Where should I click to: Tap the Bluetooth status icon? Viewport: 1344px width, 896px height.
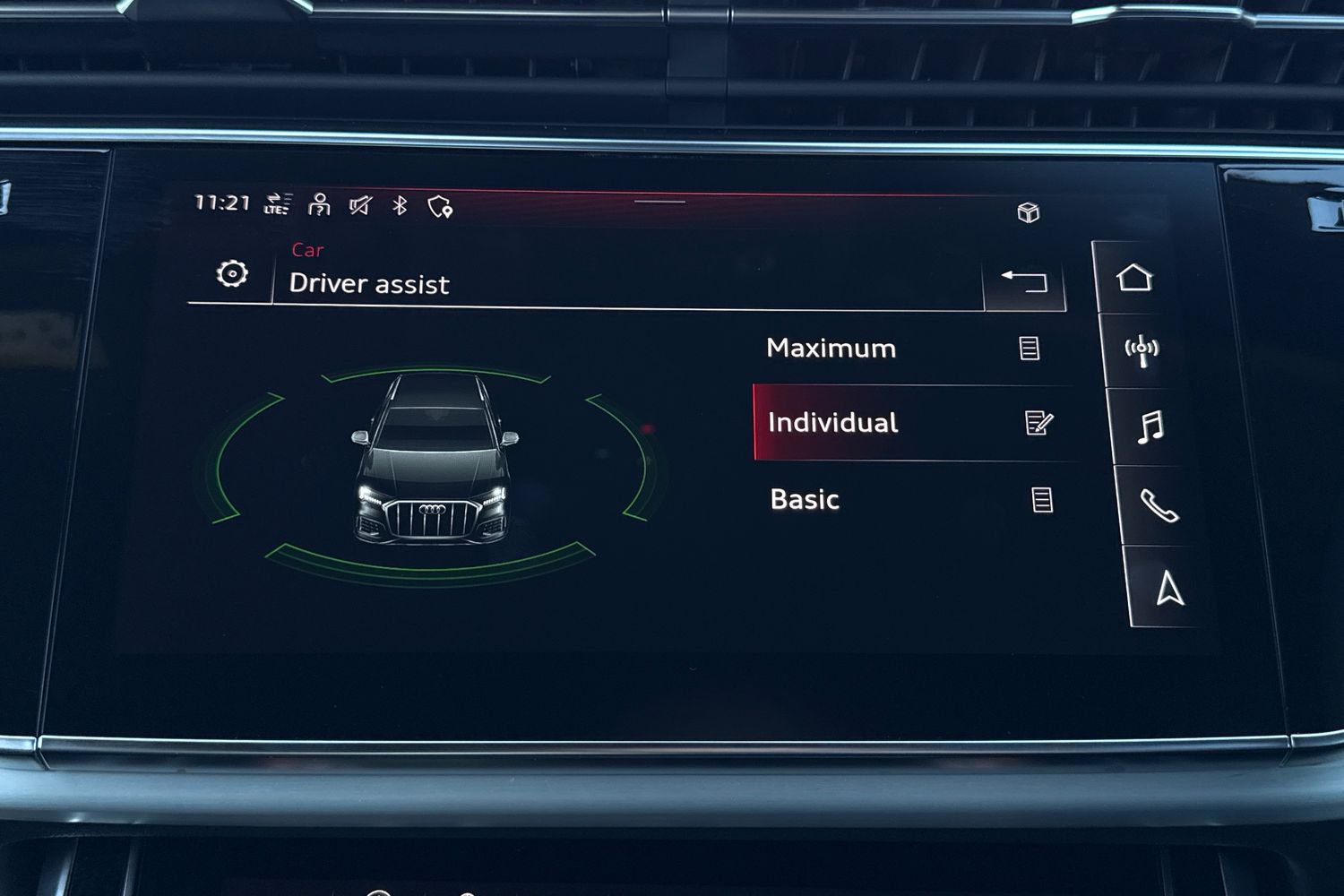400,206
